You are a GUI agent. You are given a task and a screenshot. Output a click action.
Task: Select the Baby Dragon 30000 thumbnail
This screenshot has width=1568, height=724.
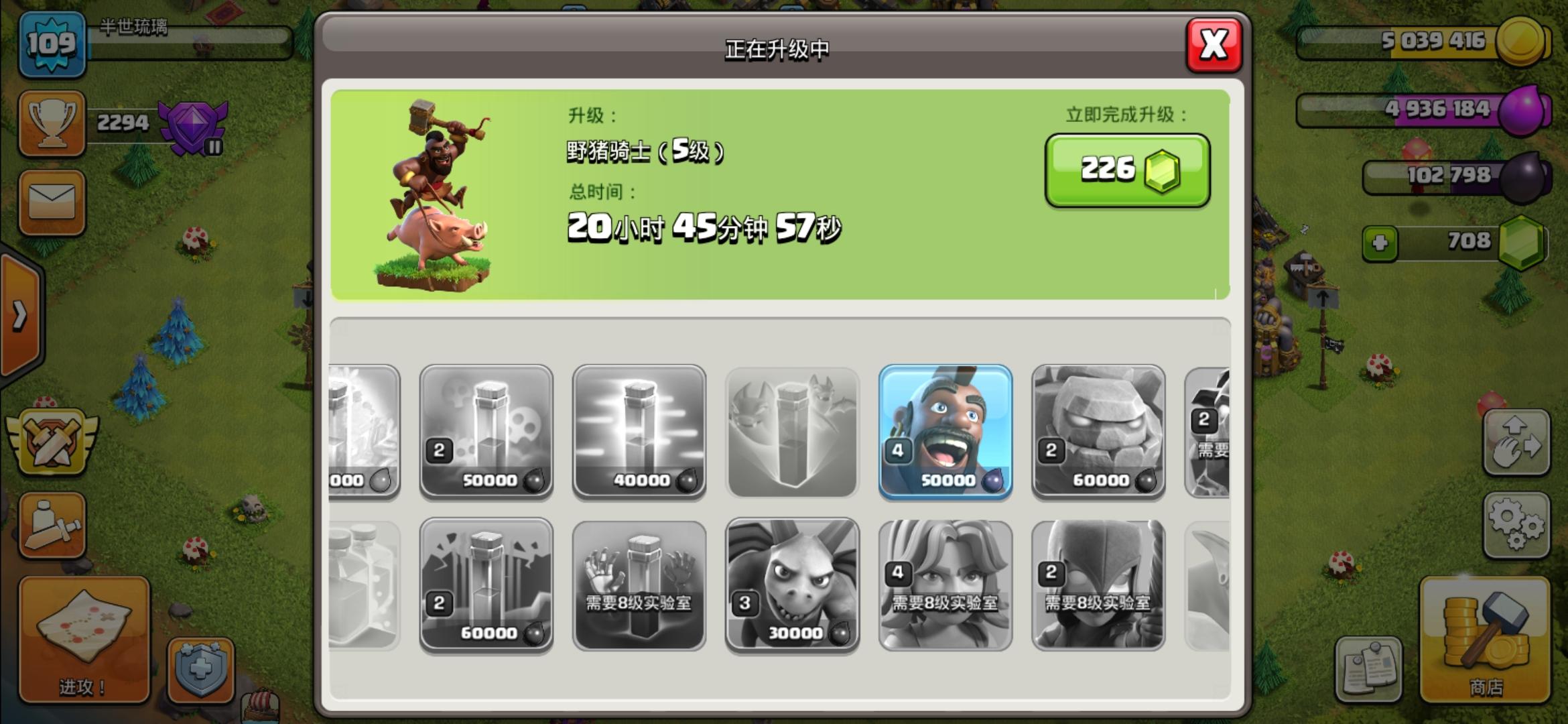pyautogui.click(x=793, y=583)
